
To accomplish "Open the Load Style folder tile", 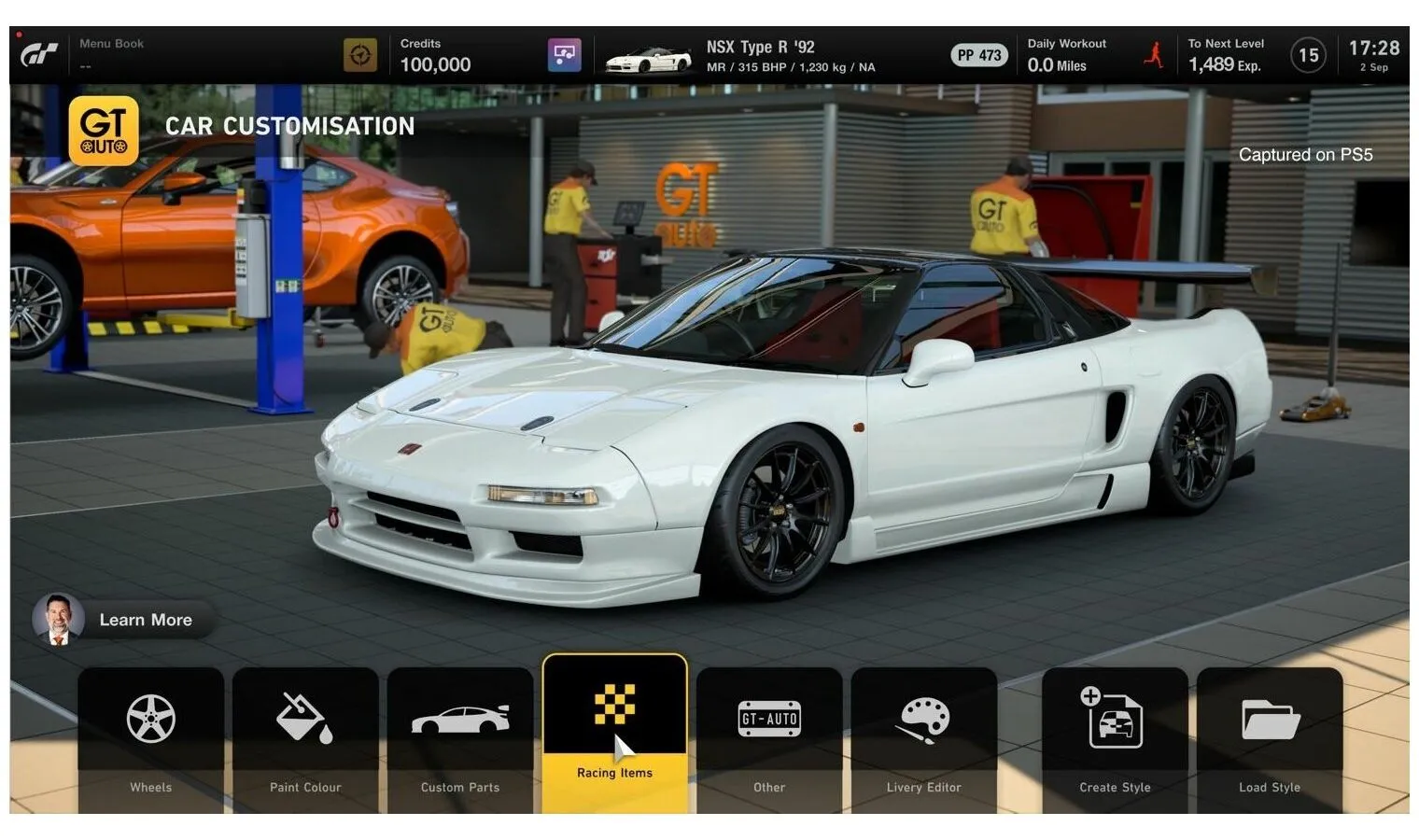I will (x=1270, y=737).
